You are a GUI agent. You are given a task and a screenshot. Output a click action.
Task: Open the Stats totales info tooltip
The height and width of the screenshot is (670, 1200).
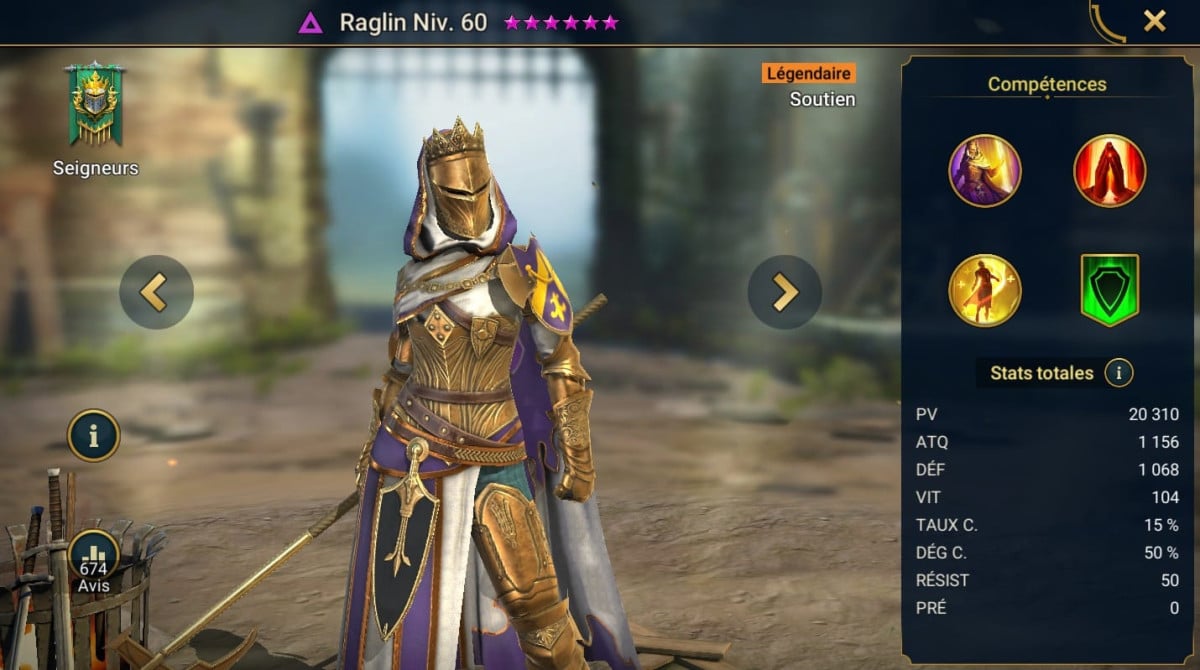point(1119,374)
